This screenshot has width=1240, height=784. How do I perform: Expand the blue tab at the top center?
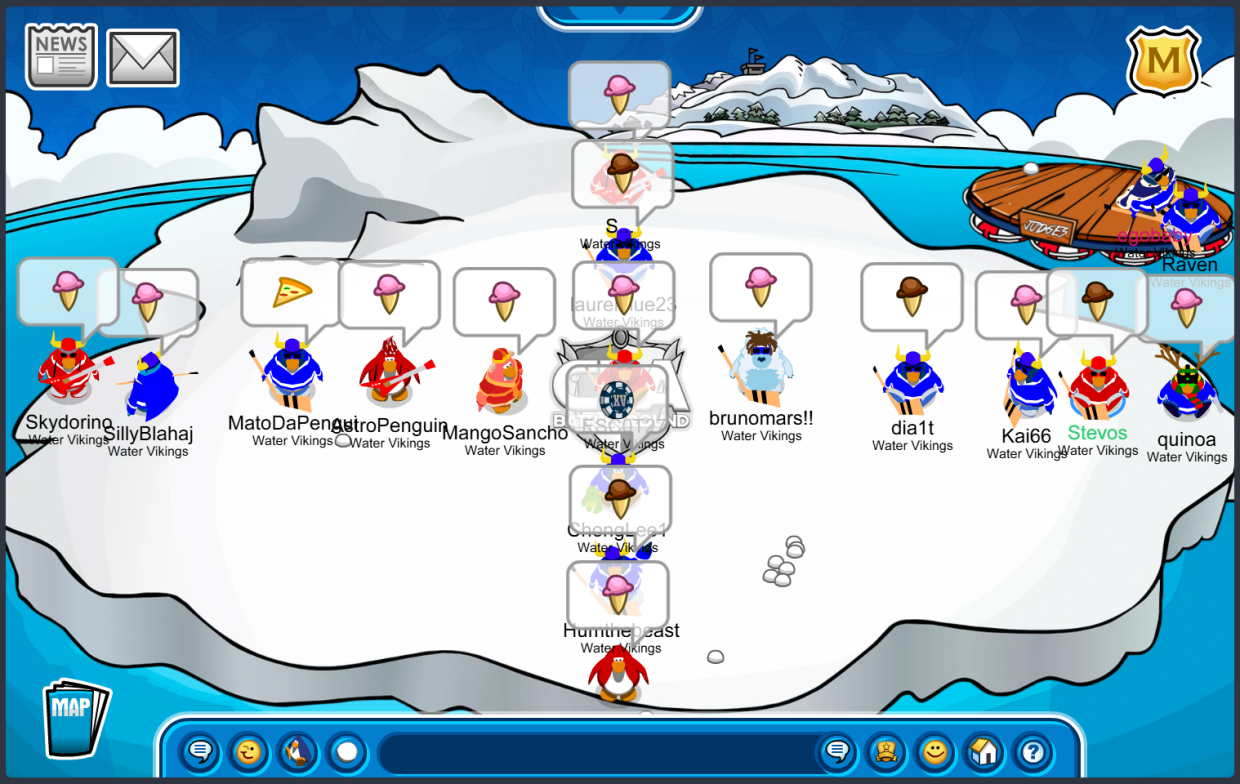(x=620, y=14)
